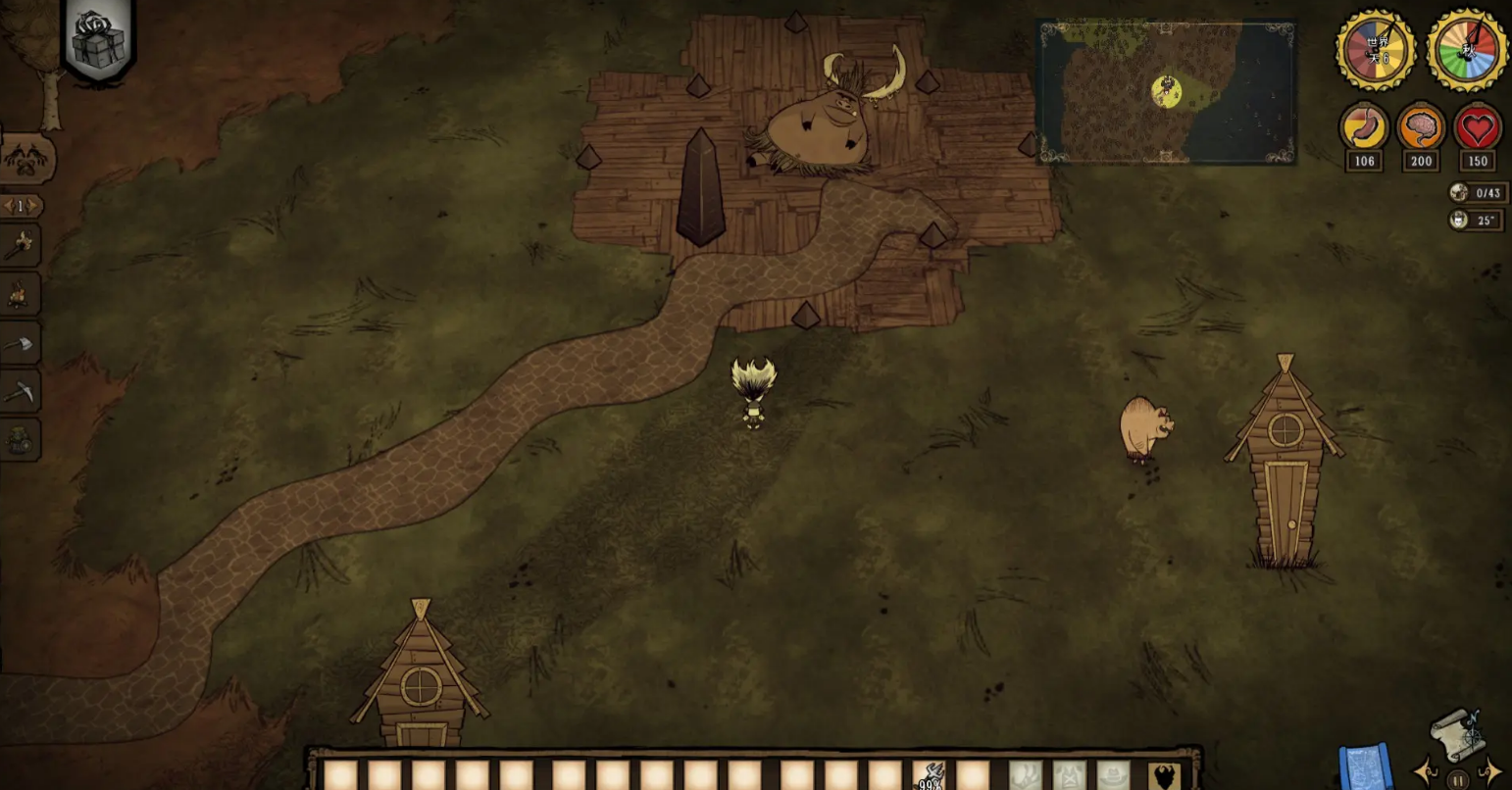Rotate camera left with the arrow
The width and height of the screenshot is (1512, 790).
click(1425, 770)
